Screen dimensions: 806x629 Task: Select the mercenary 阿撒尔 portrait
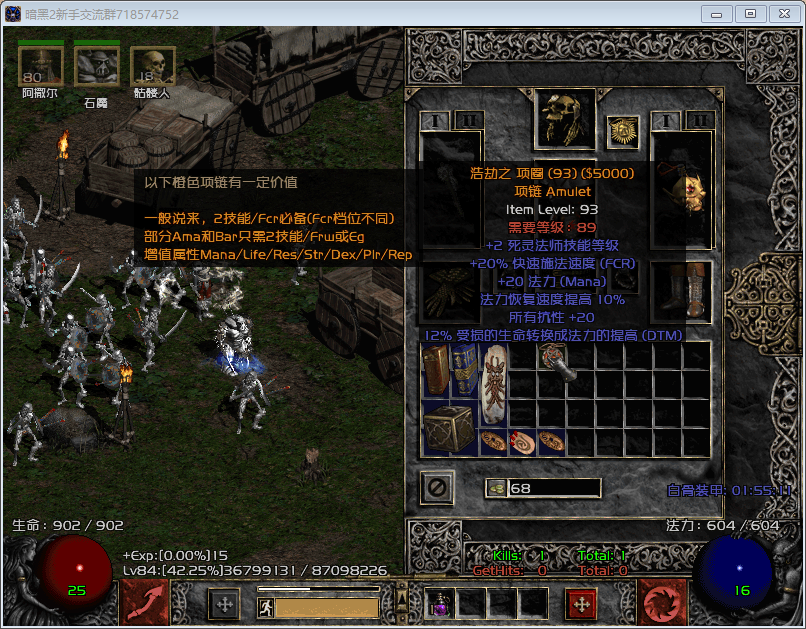click(40, 67)
